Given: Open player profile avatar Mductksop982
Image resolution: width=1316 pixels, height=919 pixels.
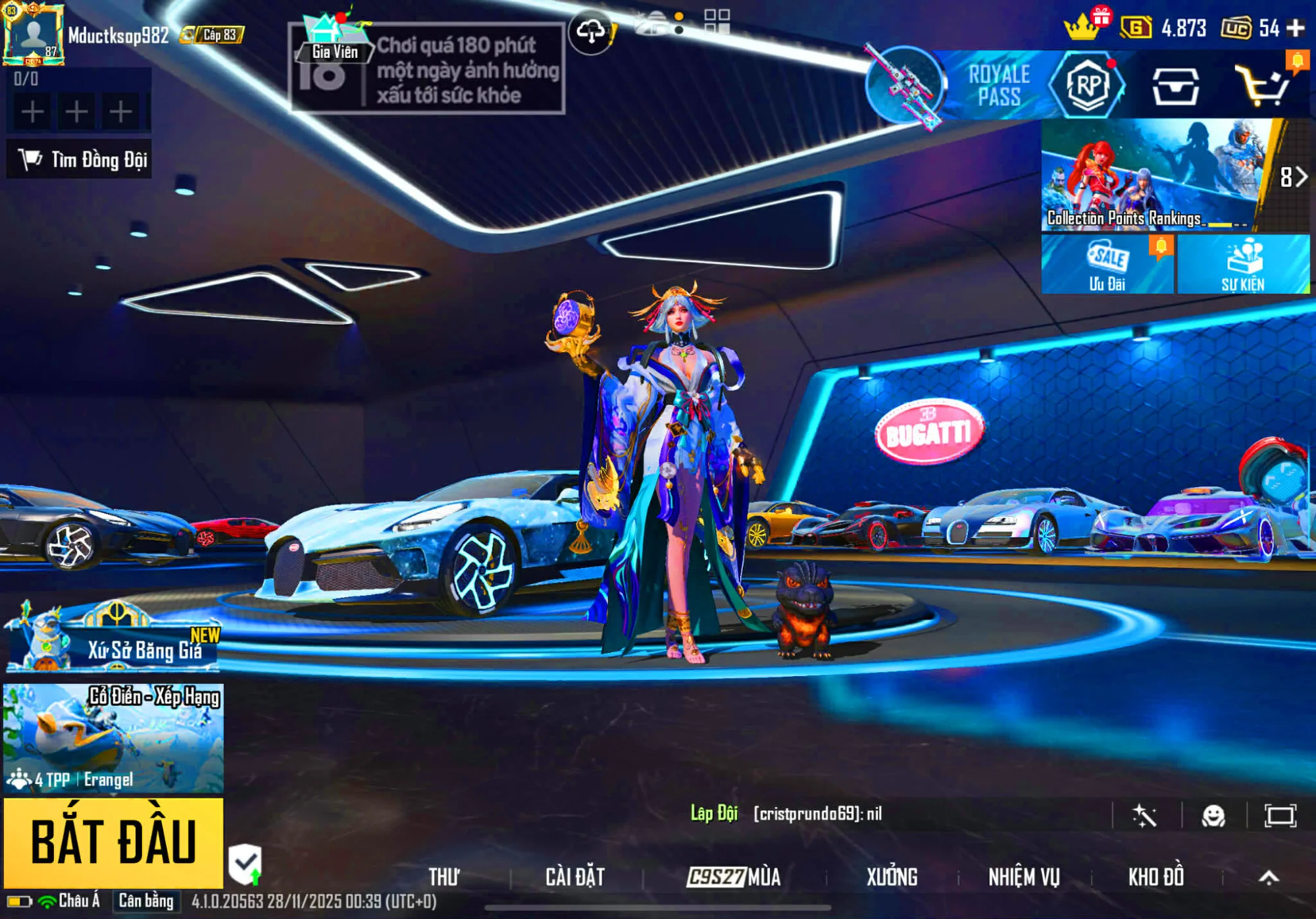Looking at the screenshot, I should [34, 34].
